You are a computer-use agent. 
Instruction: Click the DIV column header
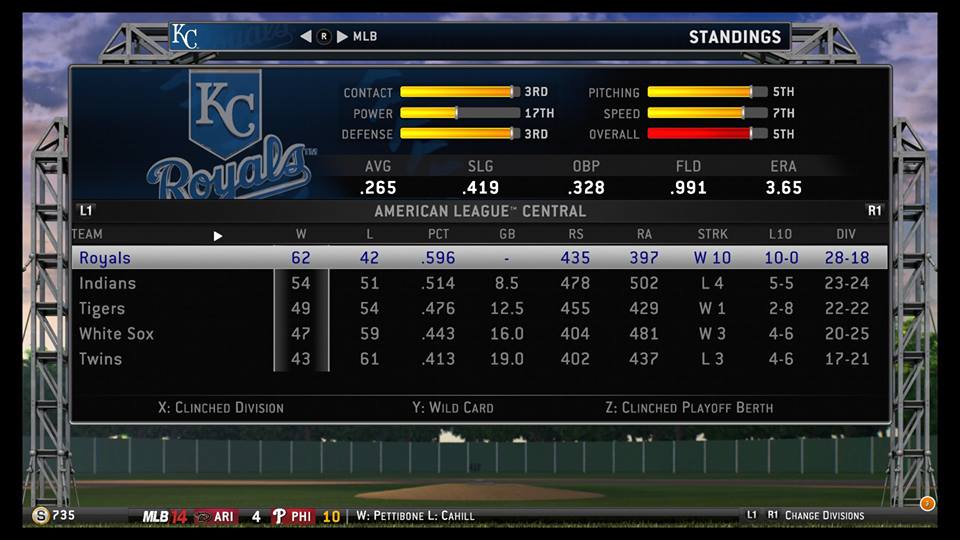846,235
